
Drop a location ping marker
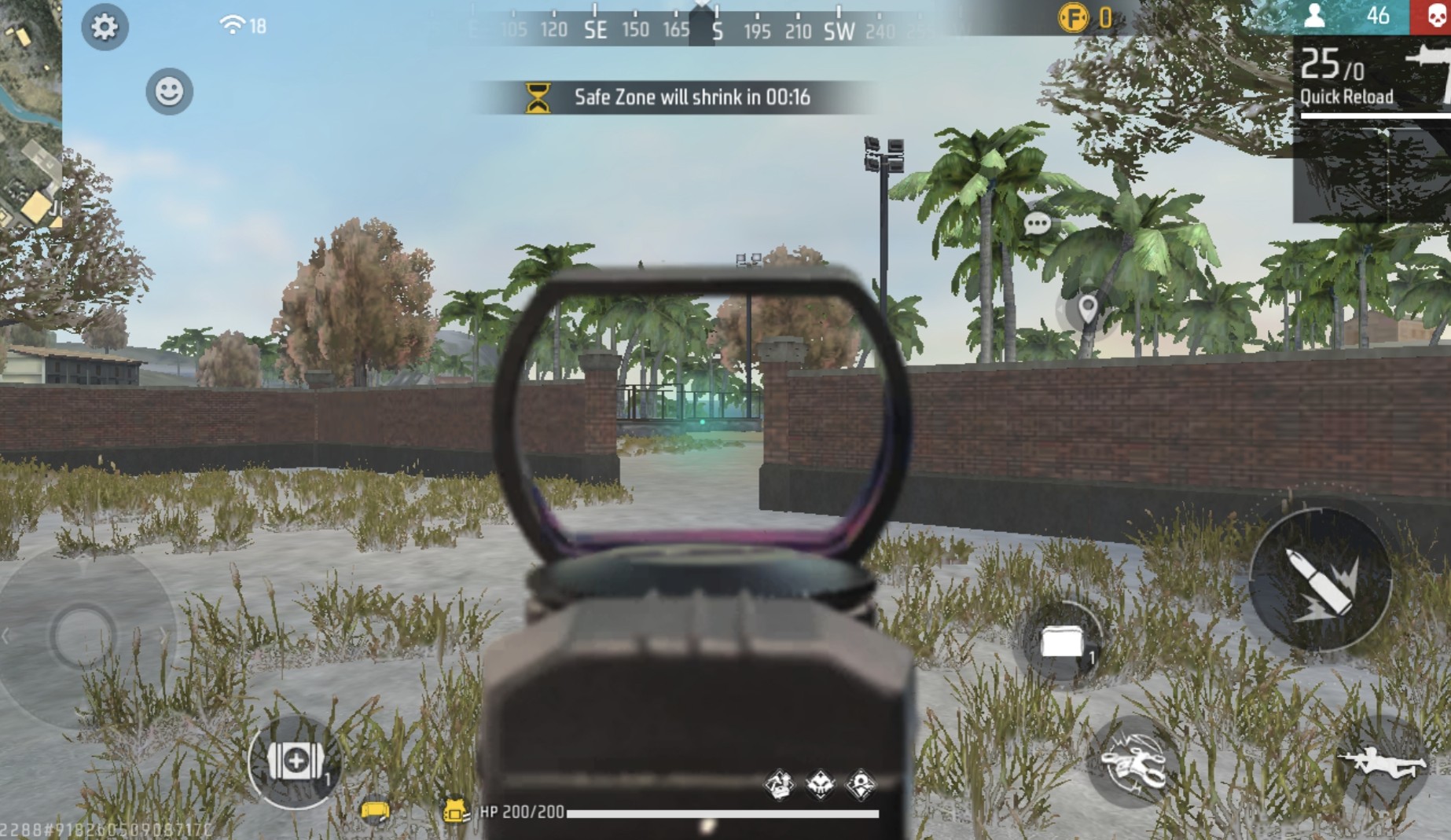click(1087, 308)
